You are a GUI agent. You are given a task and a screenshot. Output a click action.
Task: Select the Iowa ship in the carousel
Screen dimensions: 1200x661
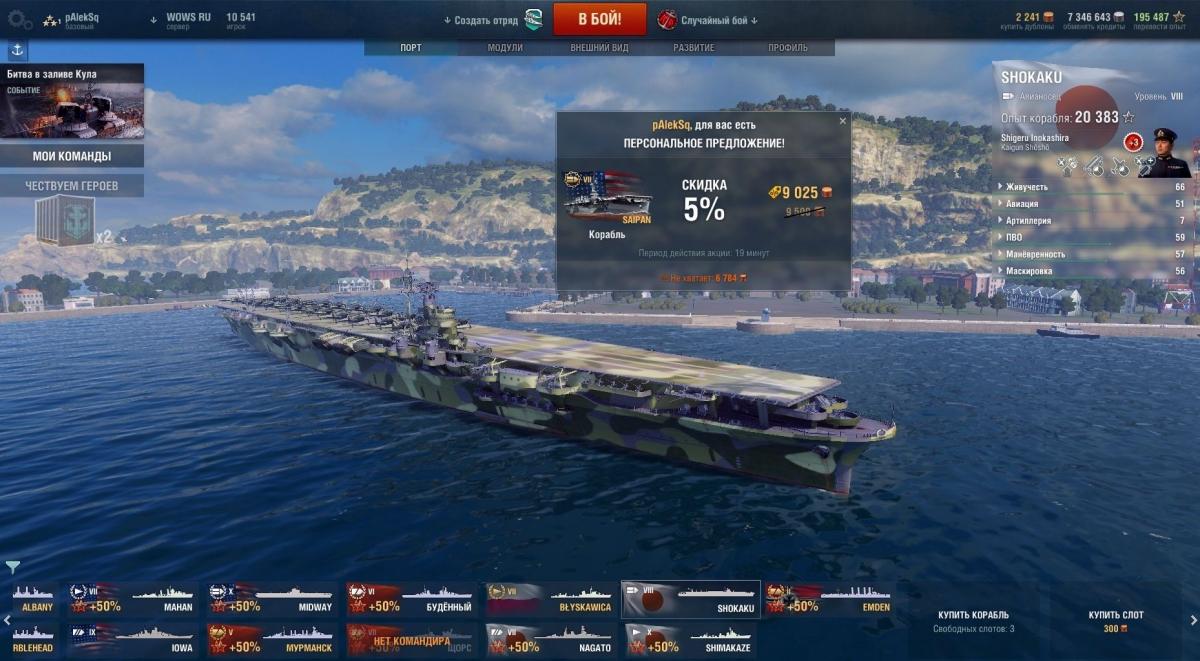[x=133, y=640]
